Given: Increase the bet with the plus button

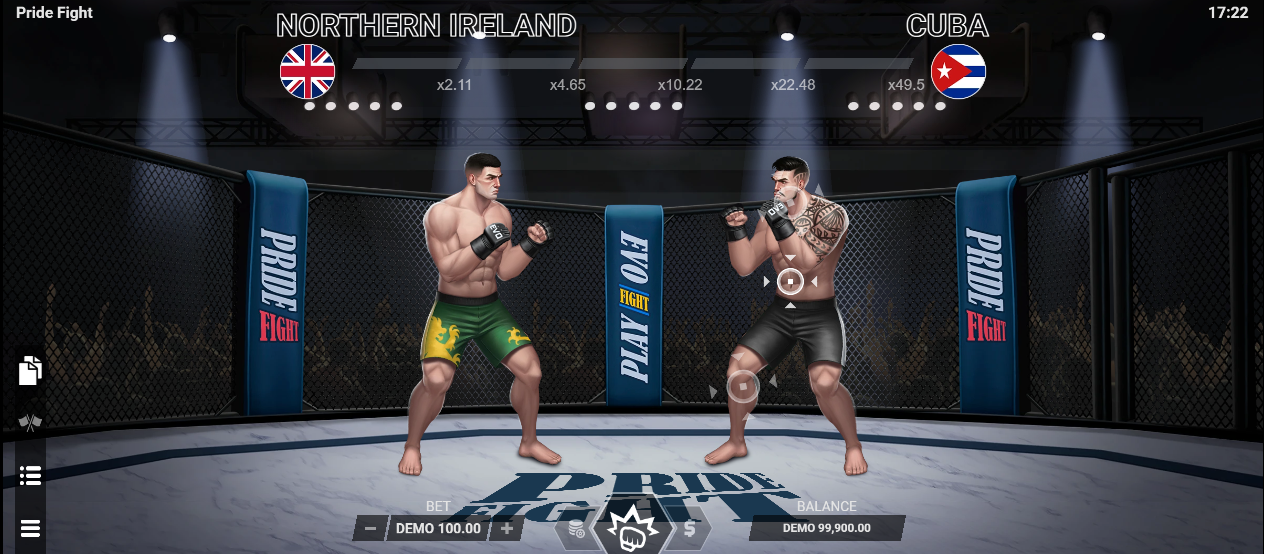Looking at the screenshot, I should [x=507, y=528].
